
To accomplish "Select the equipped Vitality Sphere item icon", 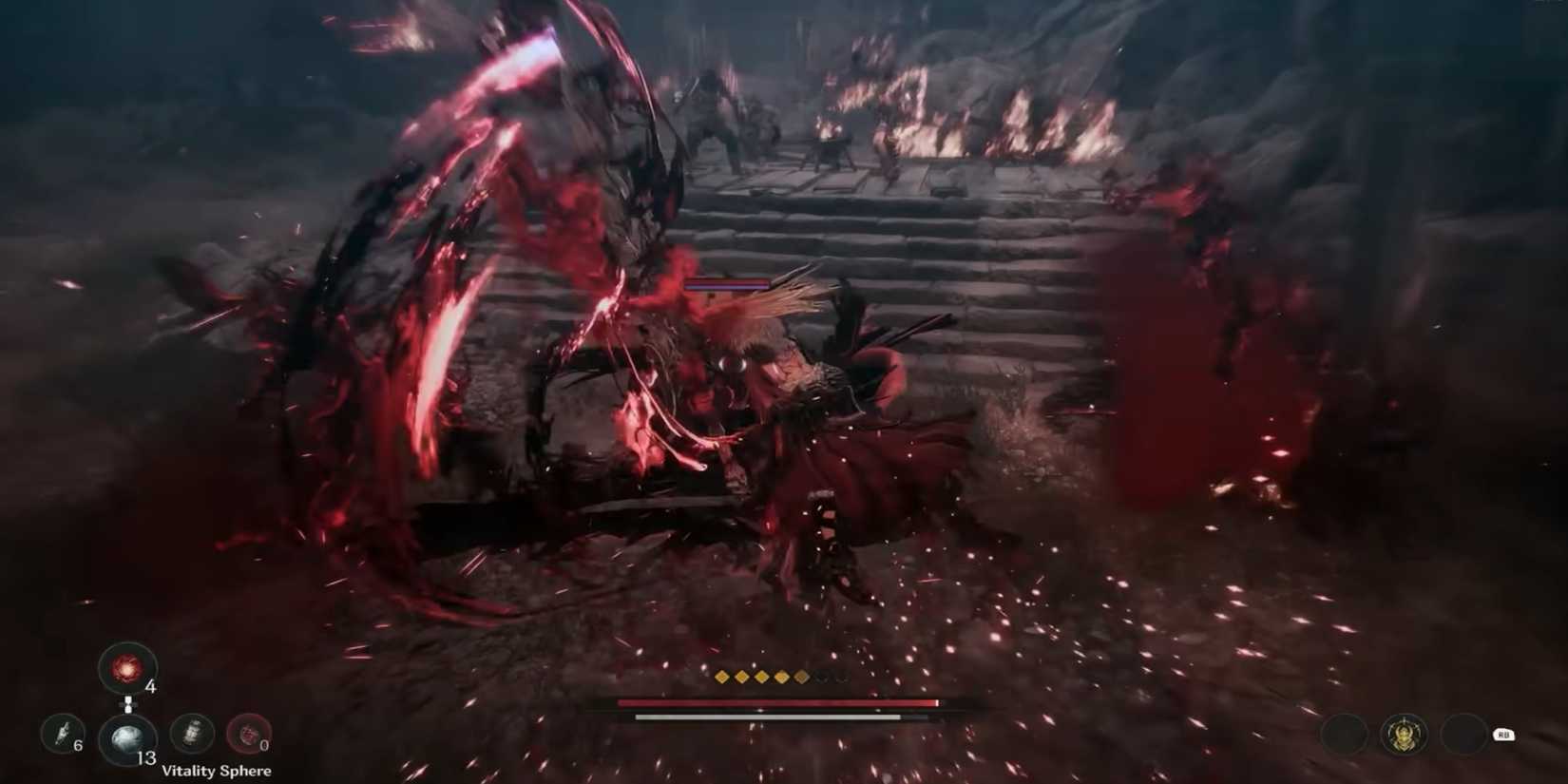I will pyautogui.click(x=128, y=736).
